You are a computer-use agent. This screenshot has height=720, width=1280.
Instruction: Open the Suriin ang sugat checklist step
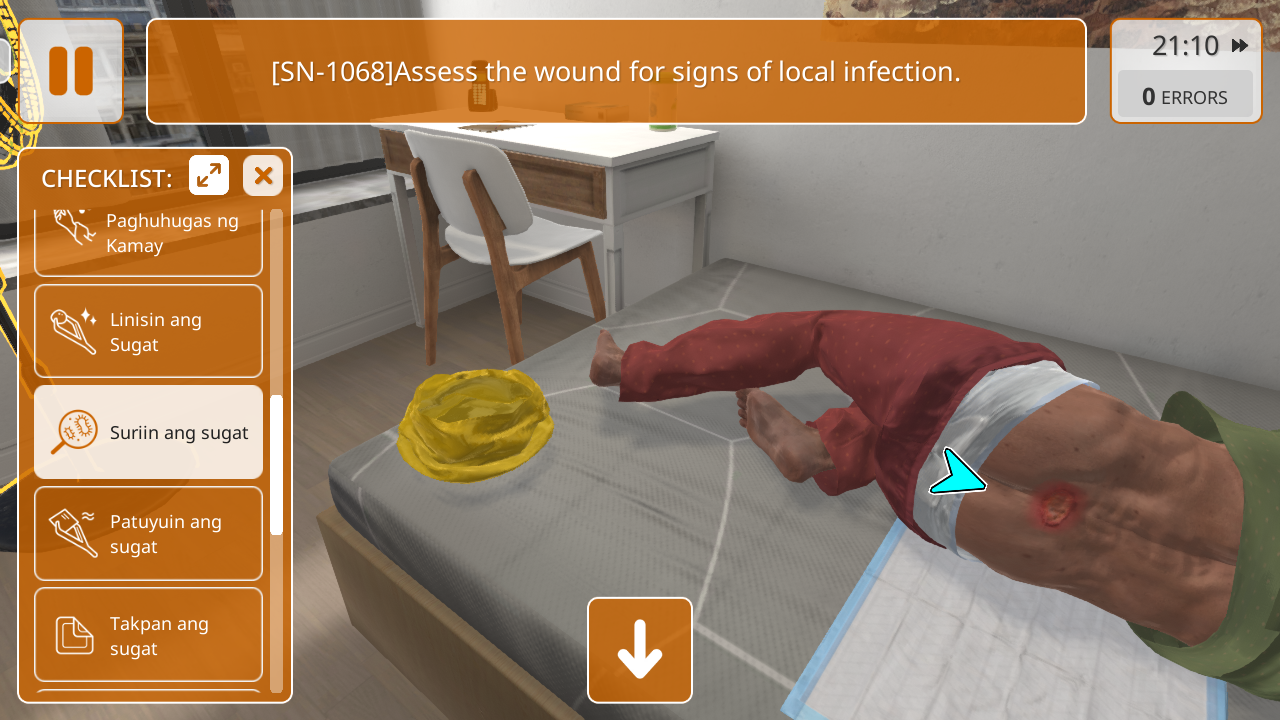coord(148,432)
